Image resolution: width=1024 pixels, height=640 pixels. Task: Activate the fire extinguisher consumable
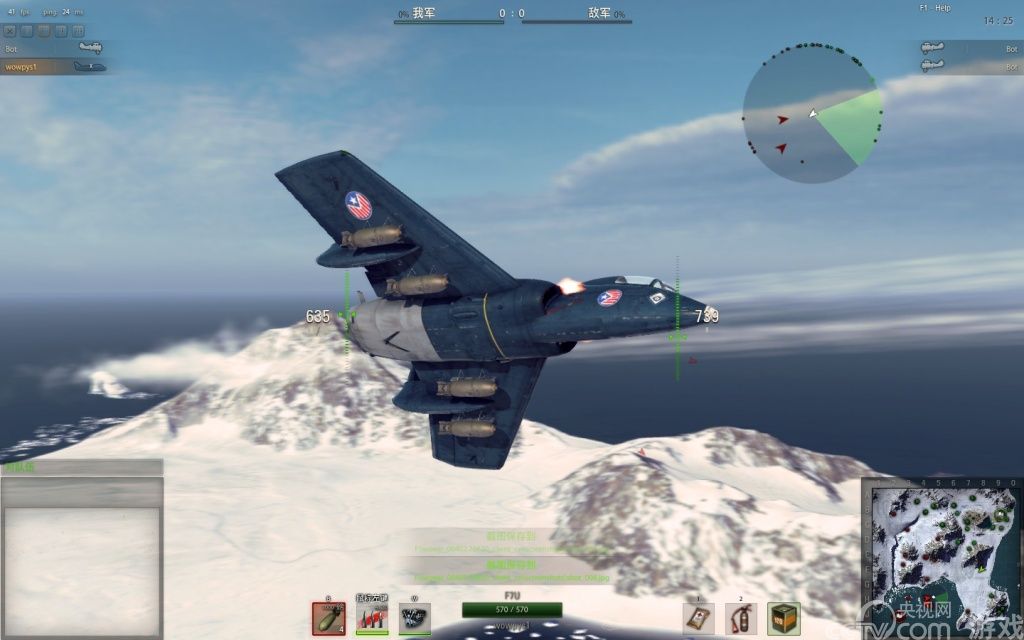741,619
